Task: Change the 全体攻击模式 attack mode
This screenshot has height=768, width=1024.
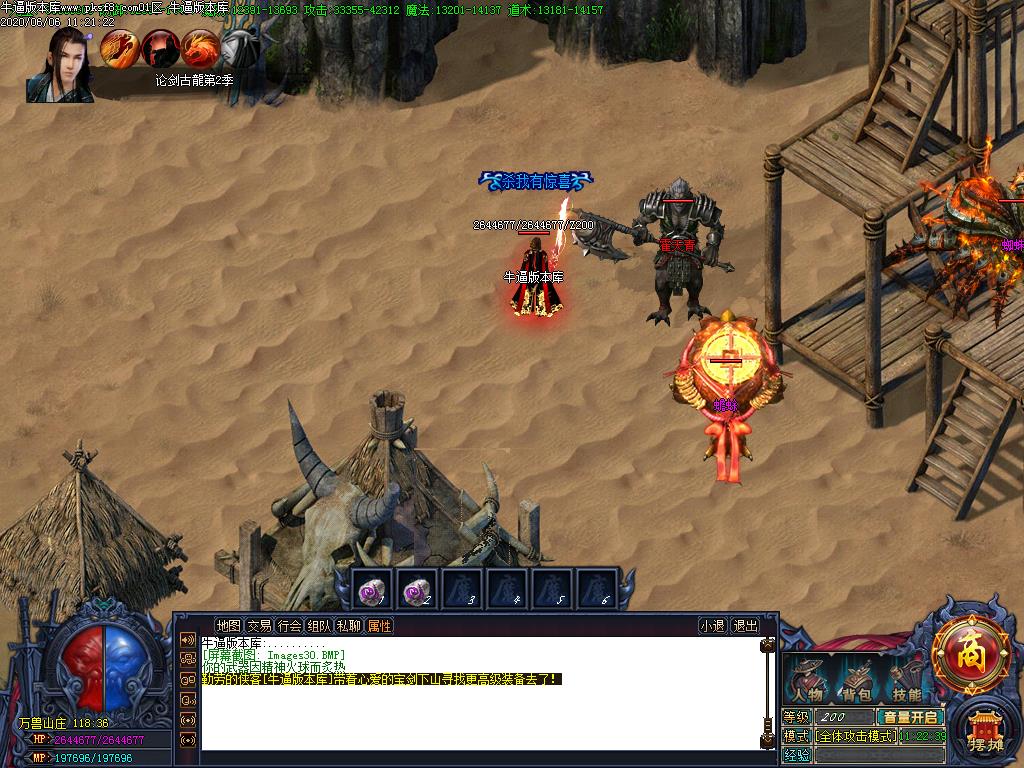Action: pos(855,736)
